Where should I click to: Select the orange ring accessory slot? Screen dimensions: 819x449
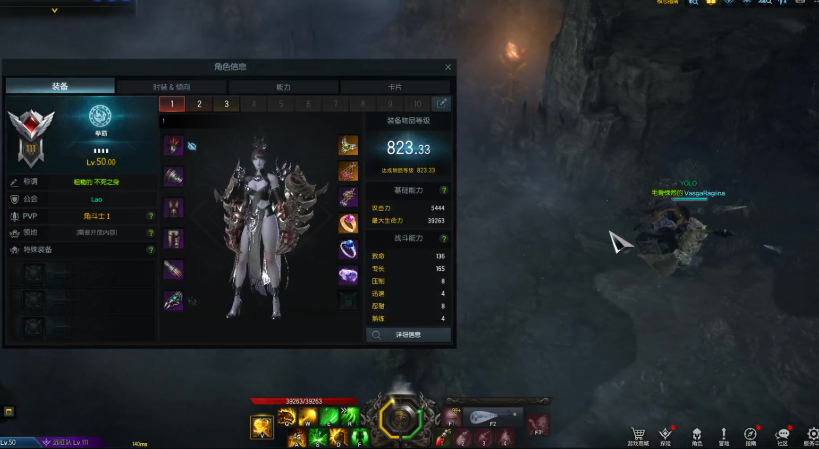[x=348, y=223]
